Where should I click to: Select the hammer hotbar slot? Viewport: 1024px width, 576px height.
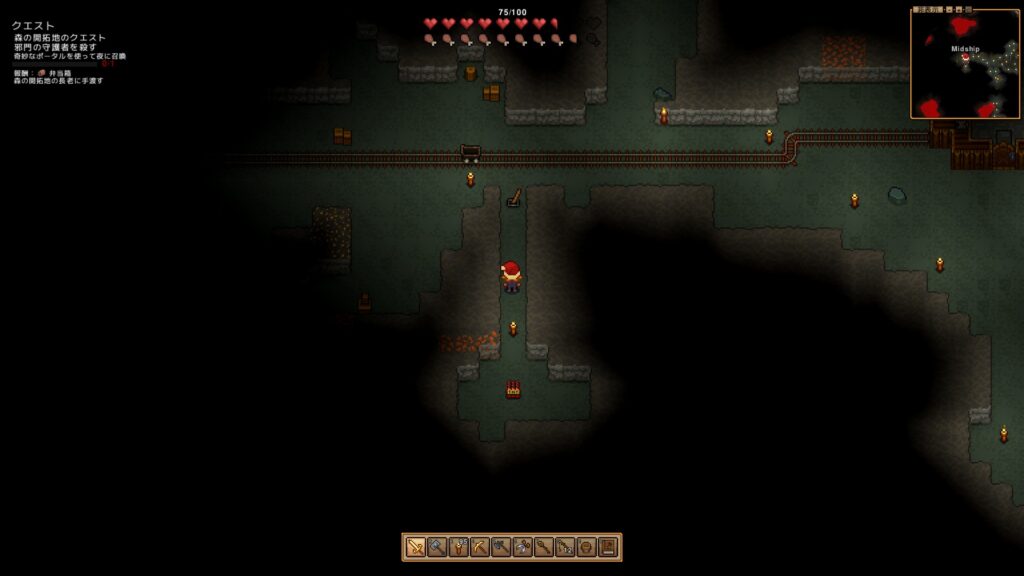point(437,547)
